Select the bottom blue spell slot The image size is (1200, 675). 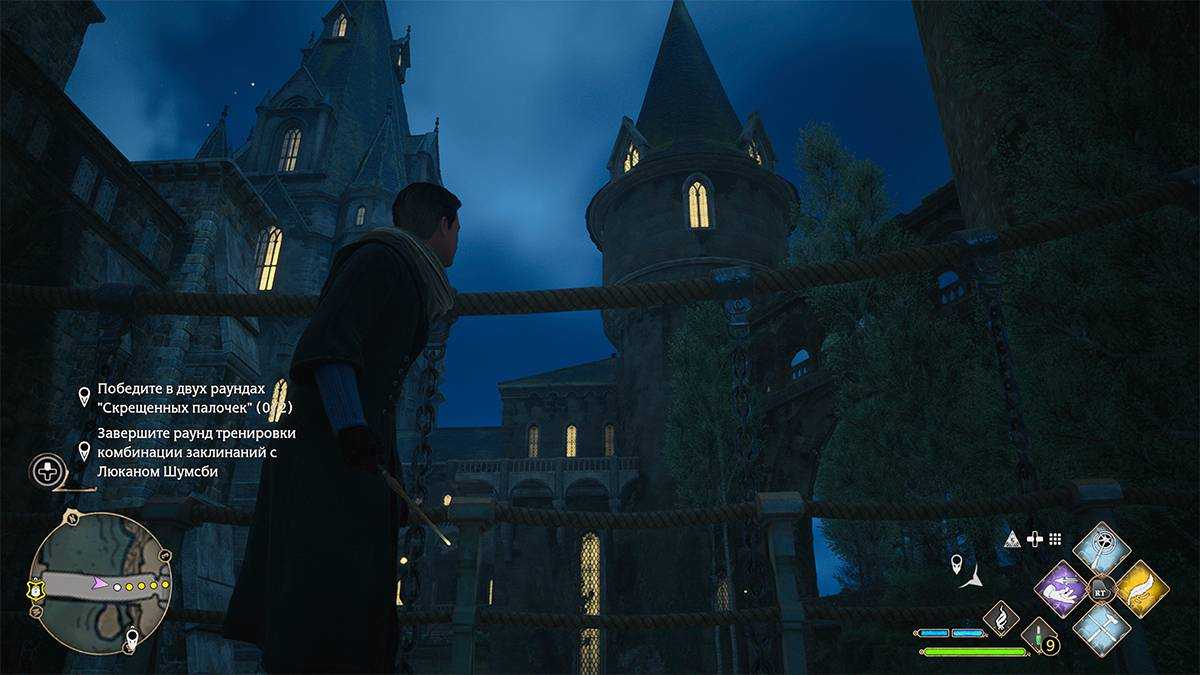tap(1101, 630)
